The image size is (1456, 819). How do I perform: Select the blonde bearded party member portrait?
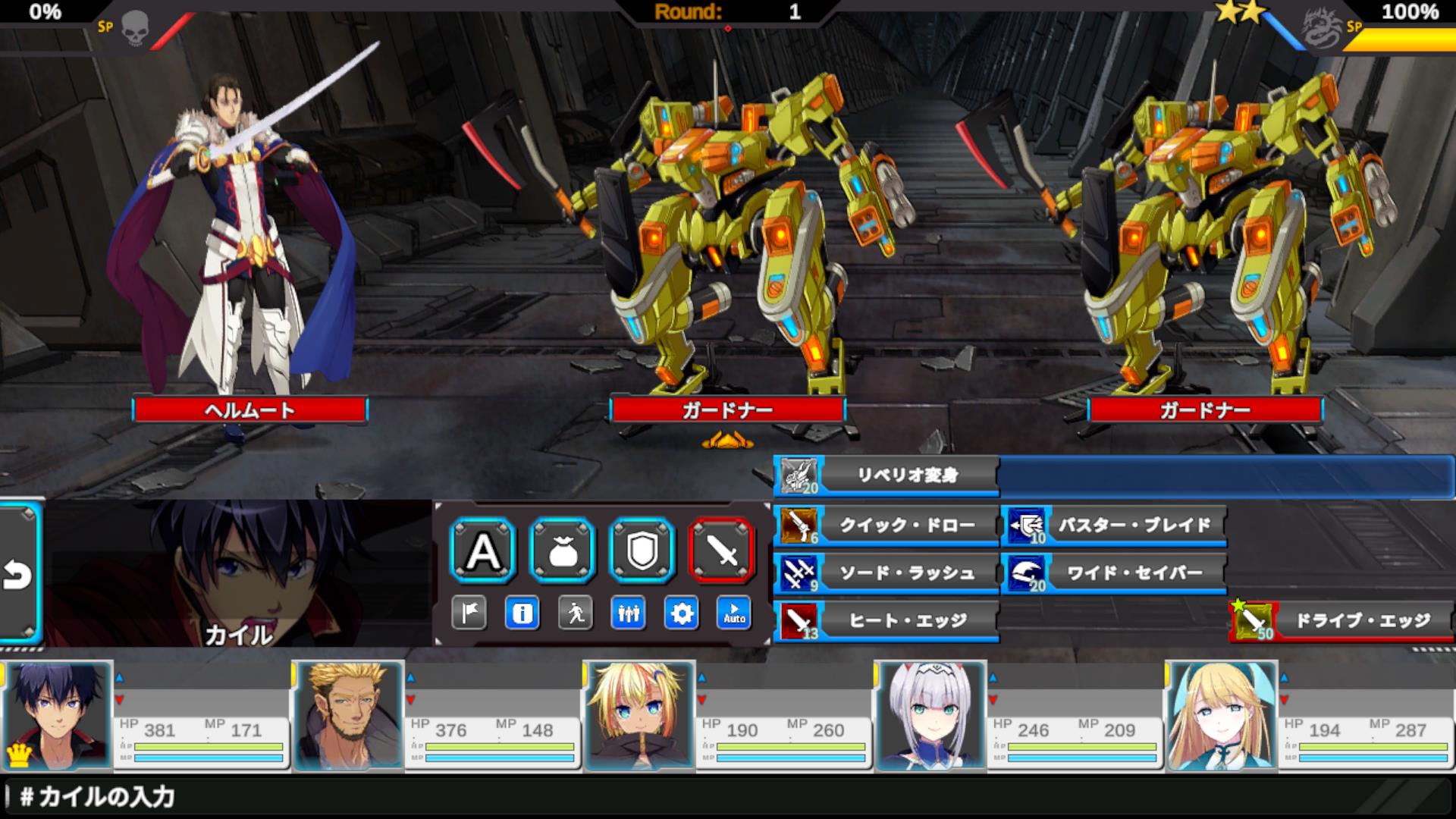coord(349,715)
